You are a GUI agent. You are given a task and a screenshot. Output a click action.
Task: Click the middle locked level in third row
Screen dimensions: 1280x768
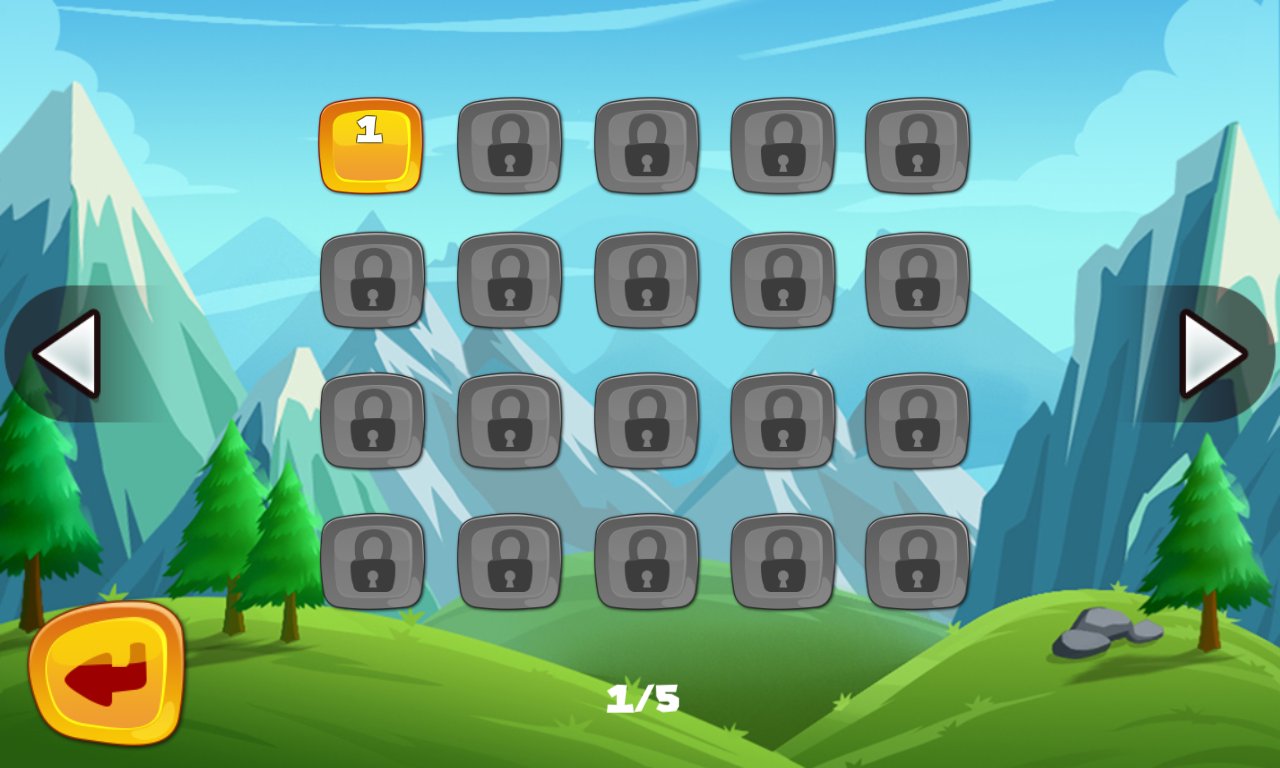point(646,420)
